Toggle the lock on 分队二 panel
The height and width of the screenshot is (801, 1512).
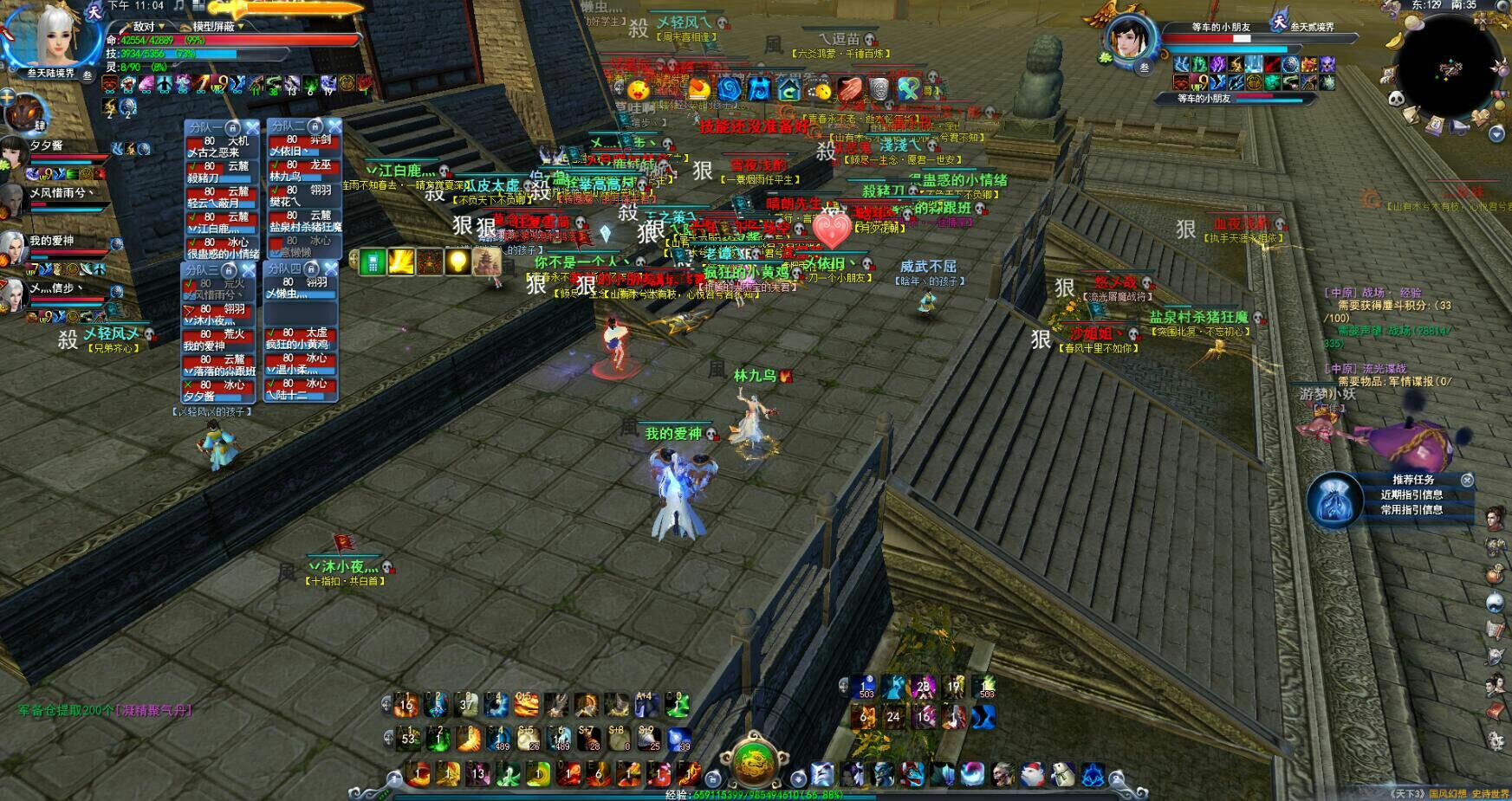point(315,126)
